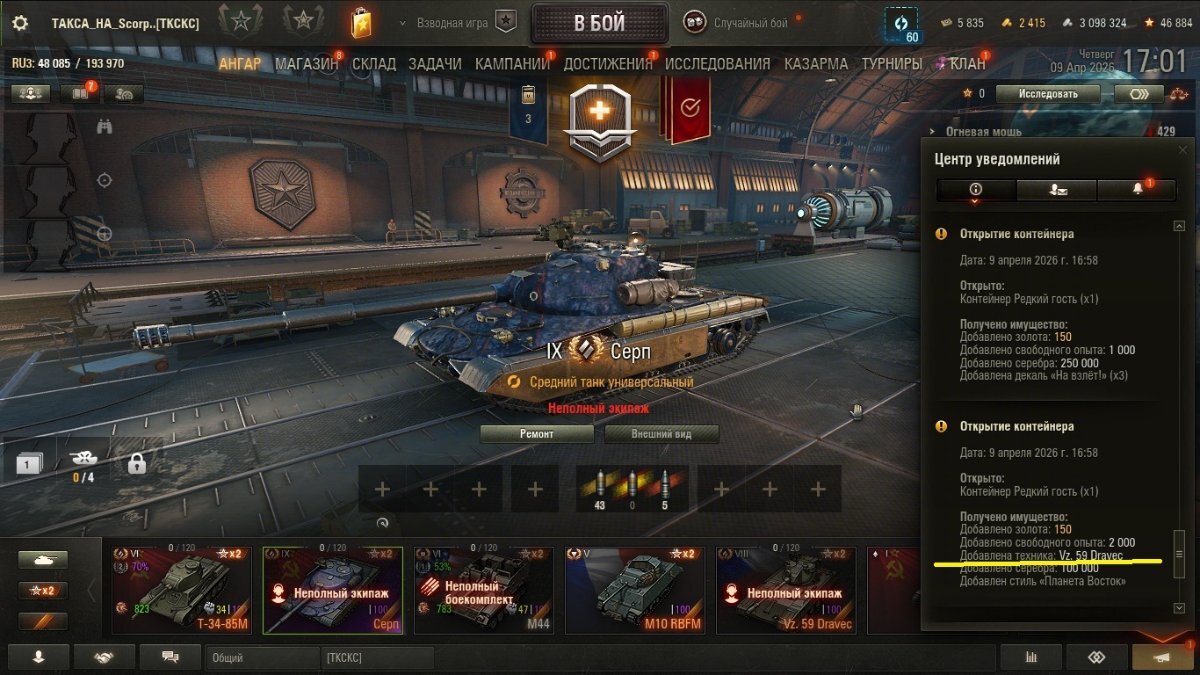Click the Исследовать research button
Screen dimensions: 1200x675
[x=1049, y=94]
